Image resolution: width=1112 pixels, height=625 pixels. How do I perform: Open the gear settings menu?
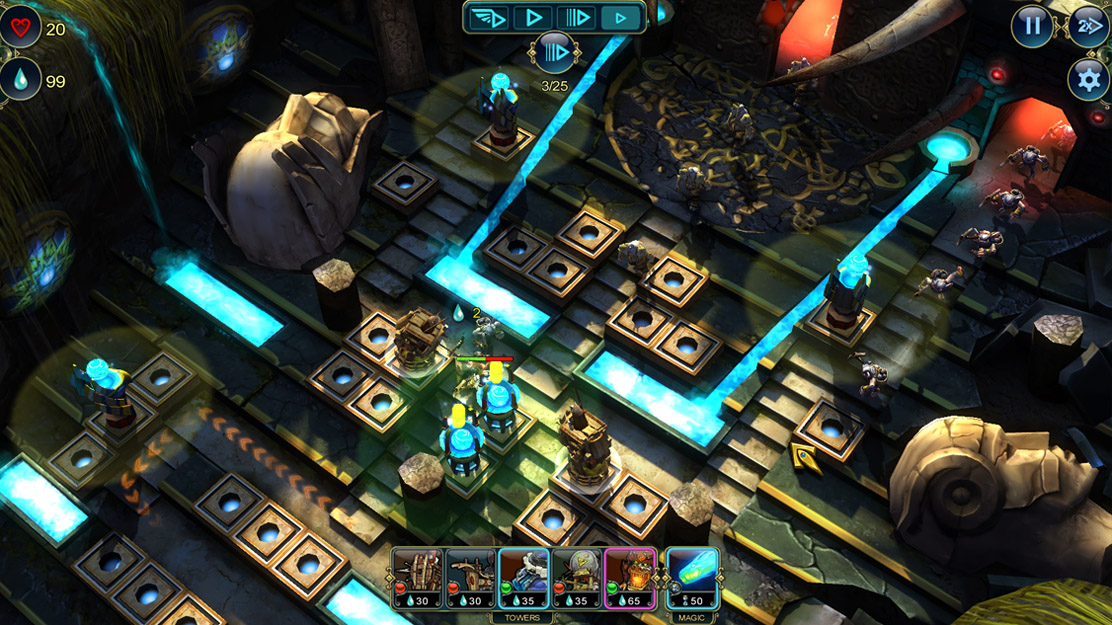click(1088, 79)
